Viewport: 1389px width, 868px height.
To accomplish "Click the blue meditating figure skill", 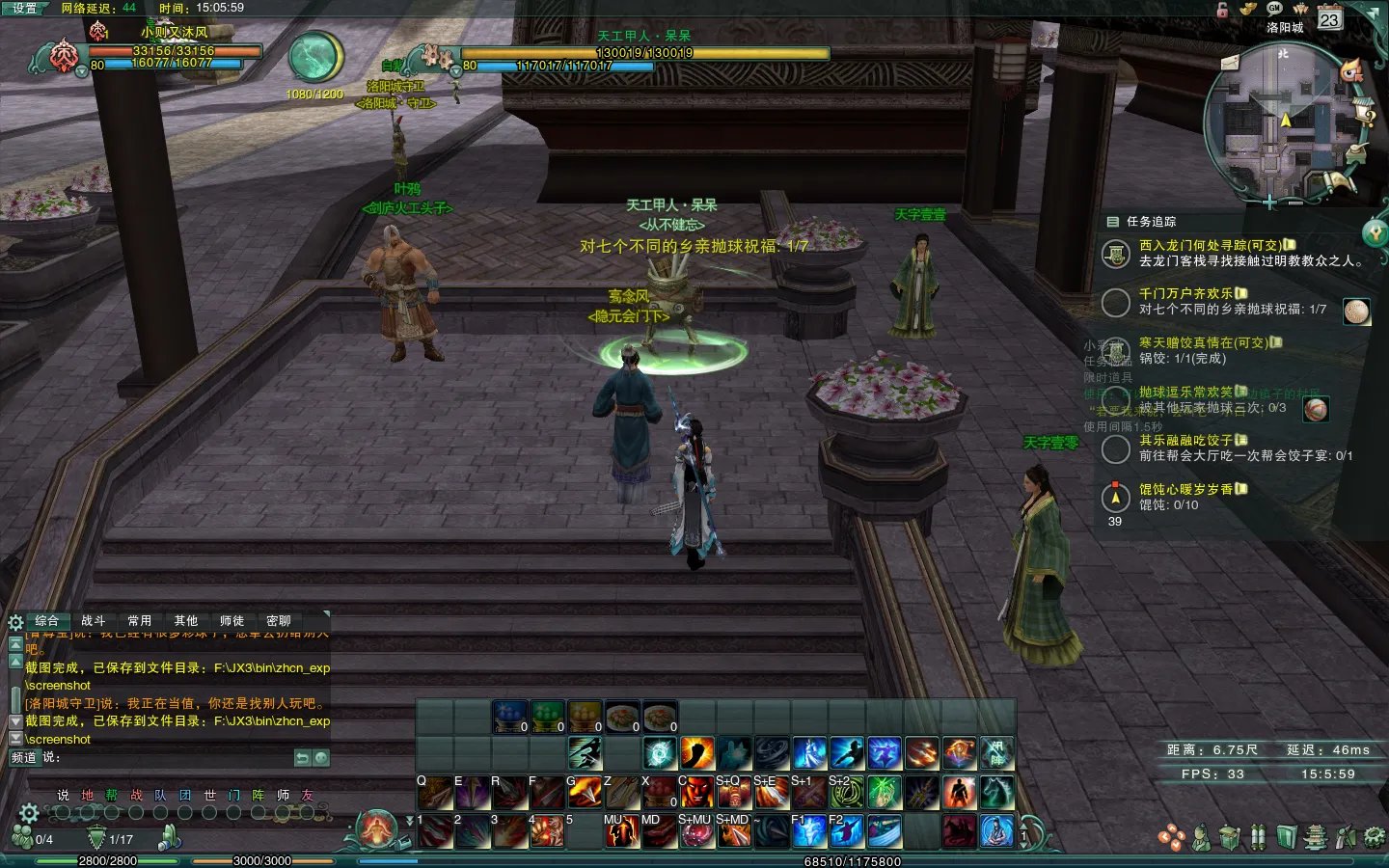I will (997, 830).
